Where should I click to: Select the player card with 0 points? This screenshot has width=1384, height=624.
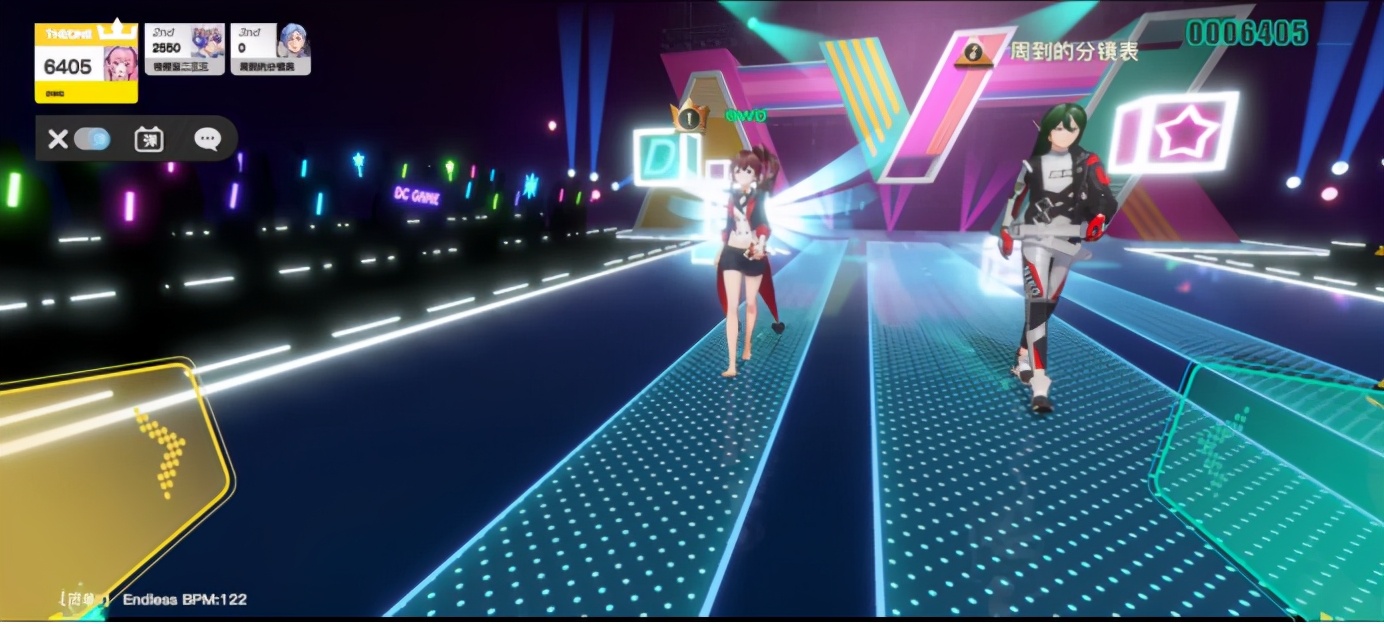point(270,49)
